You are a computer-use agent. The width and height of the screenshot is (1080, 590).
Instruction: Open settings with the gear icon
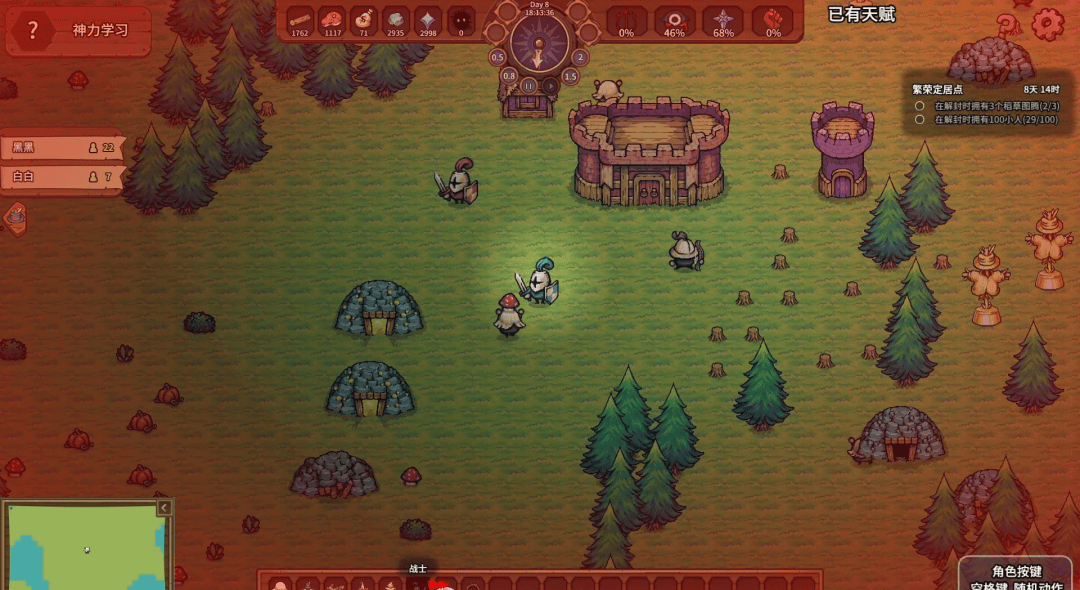point(1048,24)
